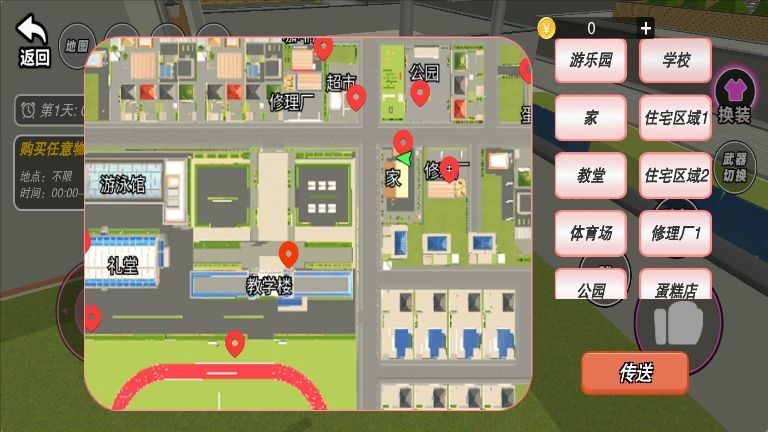Add coins with the plus button
This screenshot has width=768, height=432.
(x=646, y=28)
